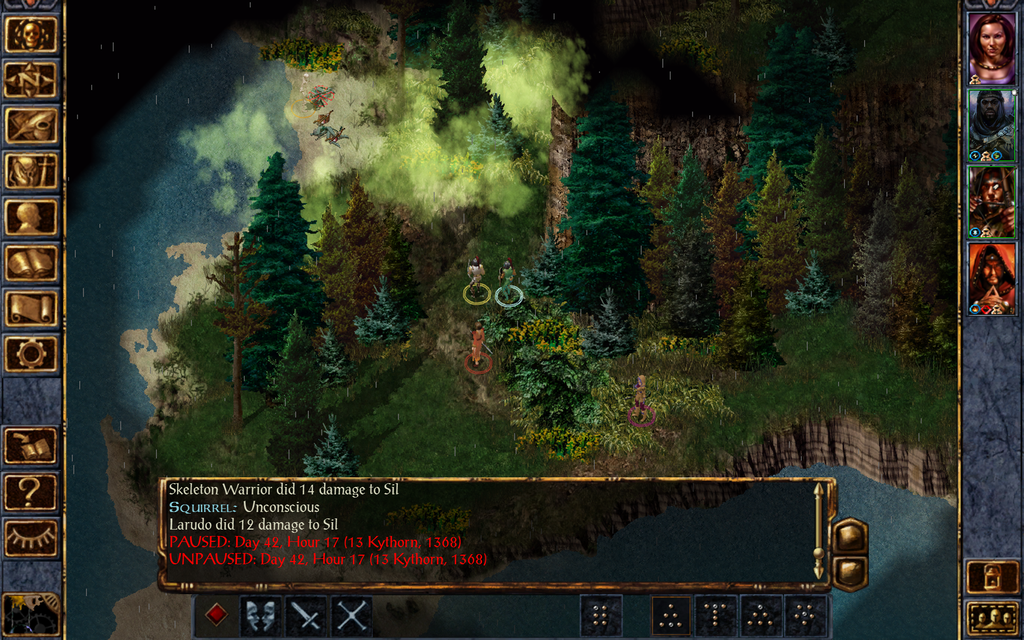Open the journal quill-and-book icon
The width and height of the screenshot is (1024, 640).
coord(30,125)
